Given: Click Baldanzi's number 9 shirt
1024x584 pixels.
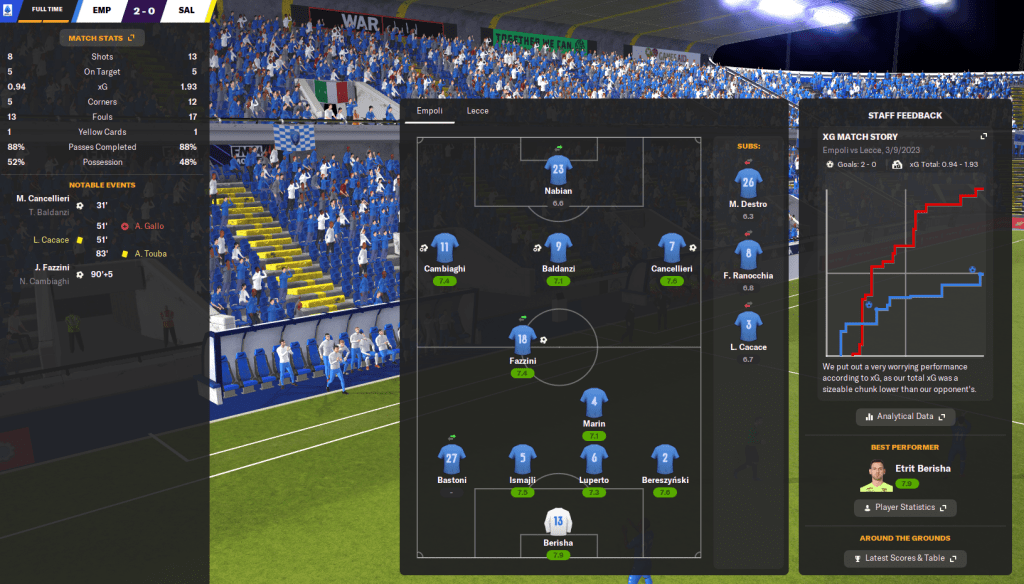Looking at the screenshot, I should (x=558, y=245).
